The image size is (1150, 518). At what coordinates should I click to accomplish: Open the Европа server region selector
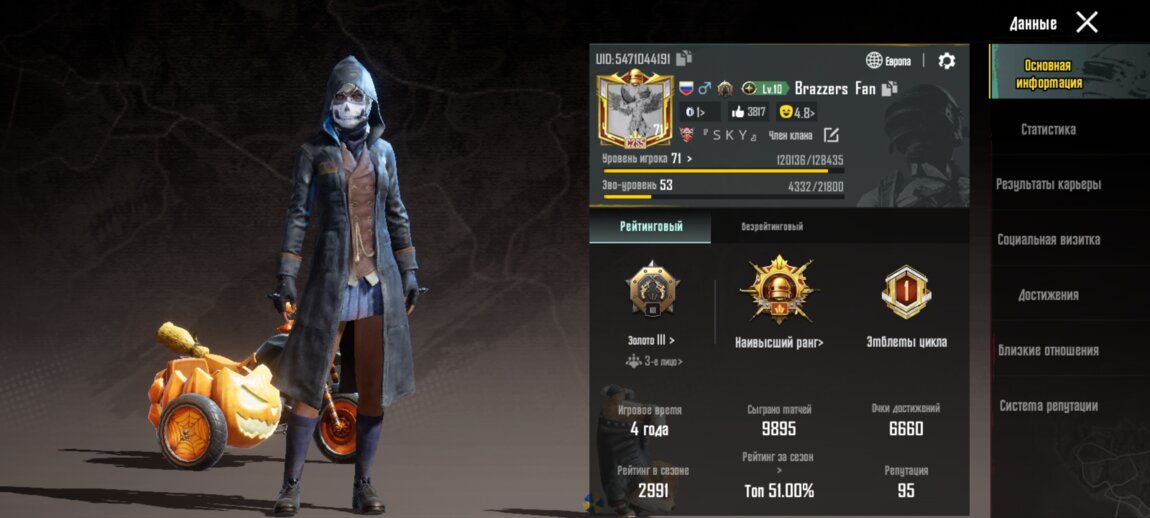pos(889,61)
